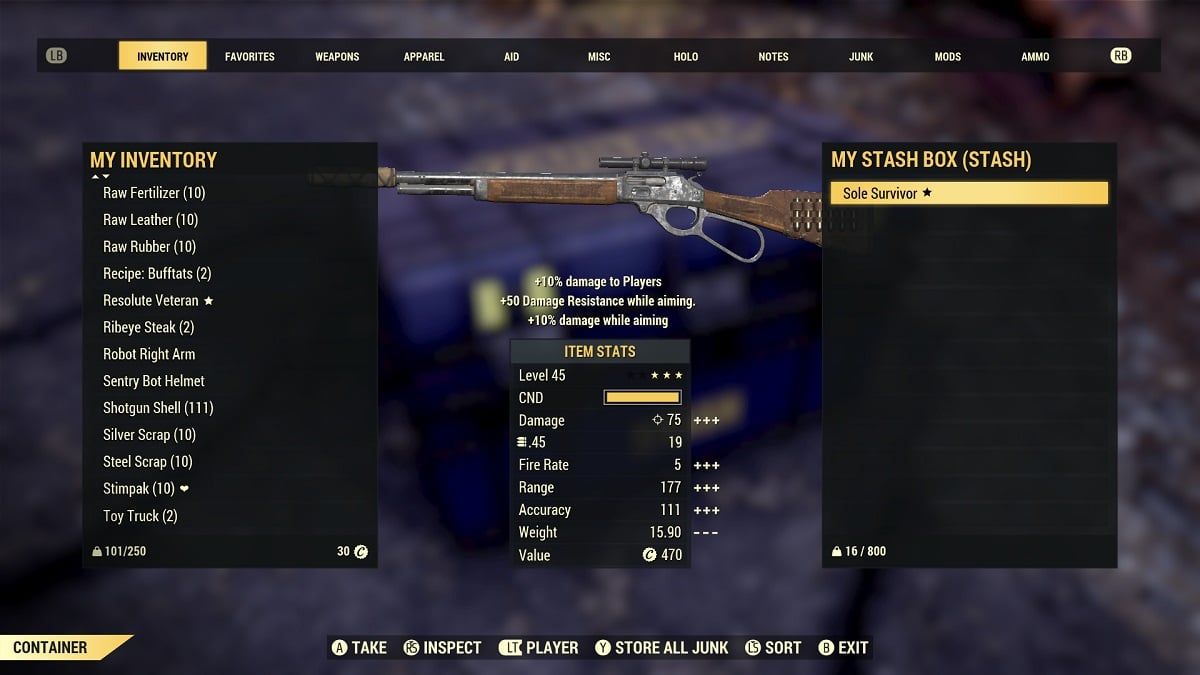Open the Mods tab
The width and height of the screenshot is (1200, 675).
[948, 57]
